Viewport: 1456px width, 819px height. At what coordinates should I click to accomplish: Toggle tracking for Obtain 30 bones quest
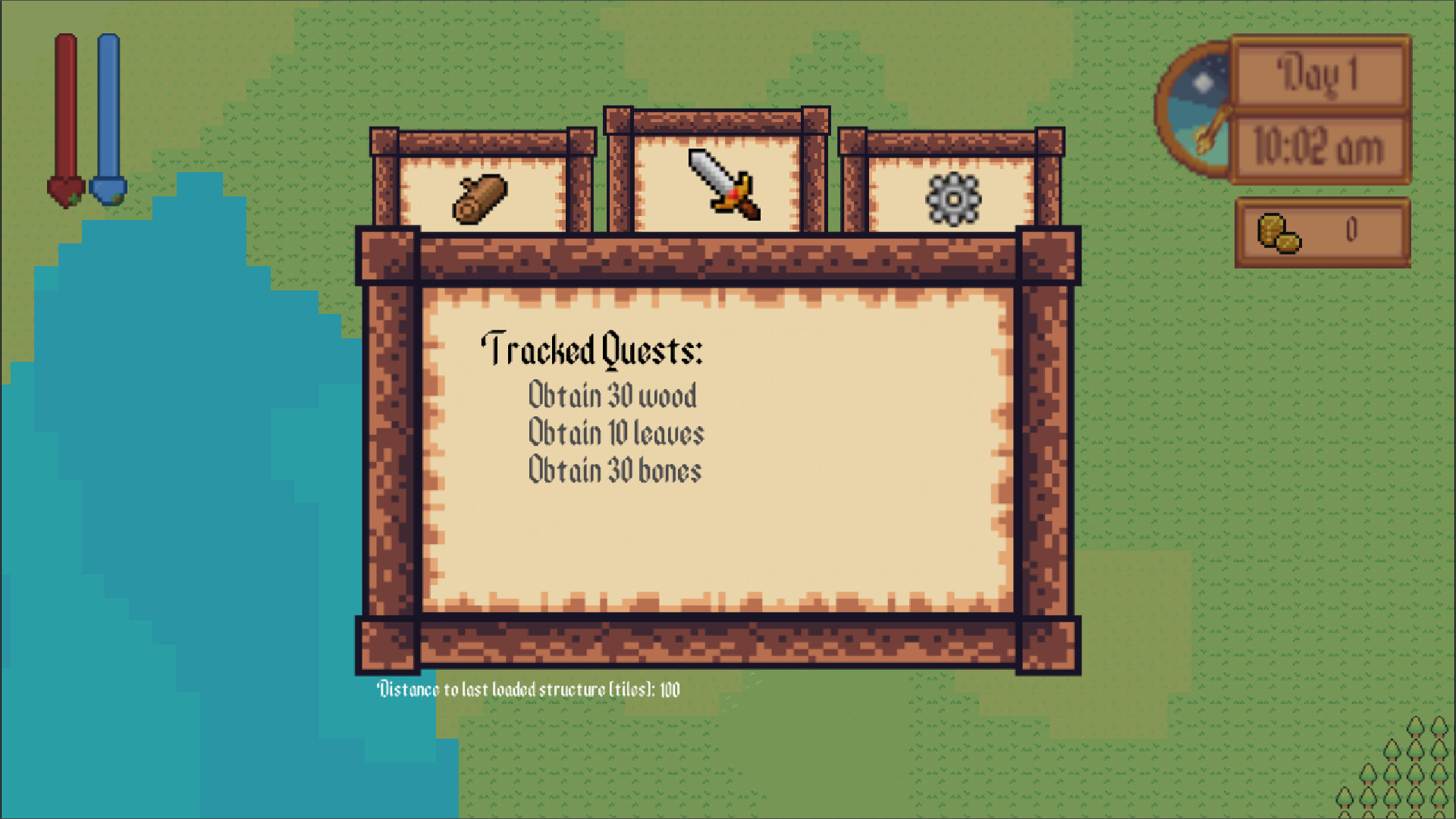pyautogui.click(x=615, y=470)
